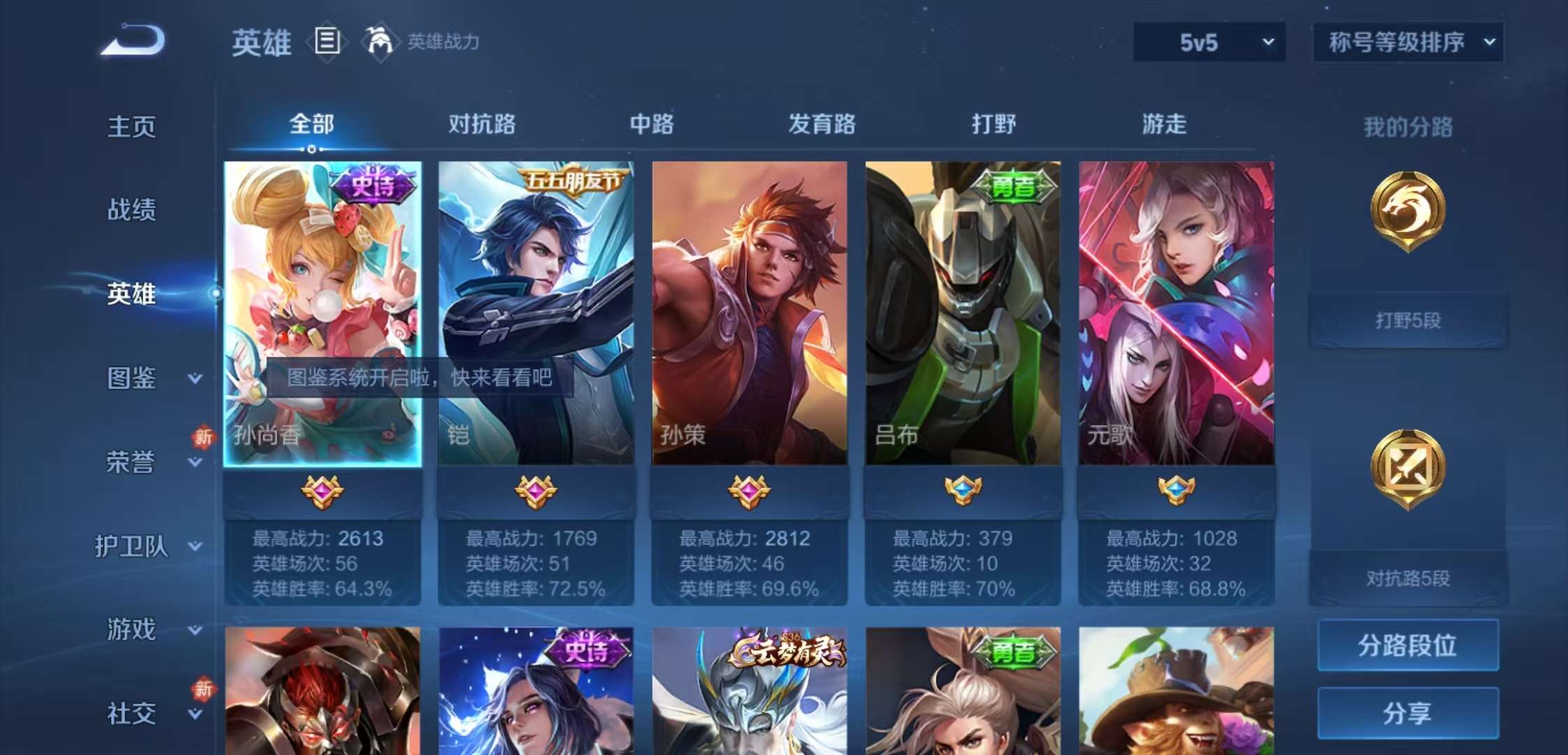Click the 分路段位 button
The width and height of the screenshot is (1568, 755).
point(1408,647)
